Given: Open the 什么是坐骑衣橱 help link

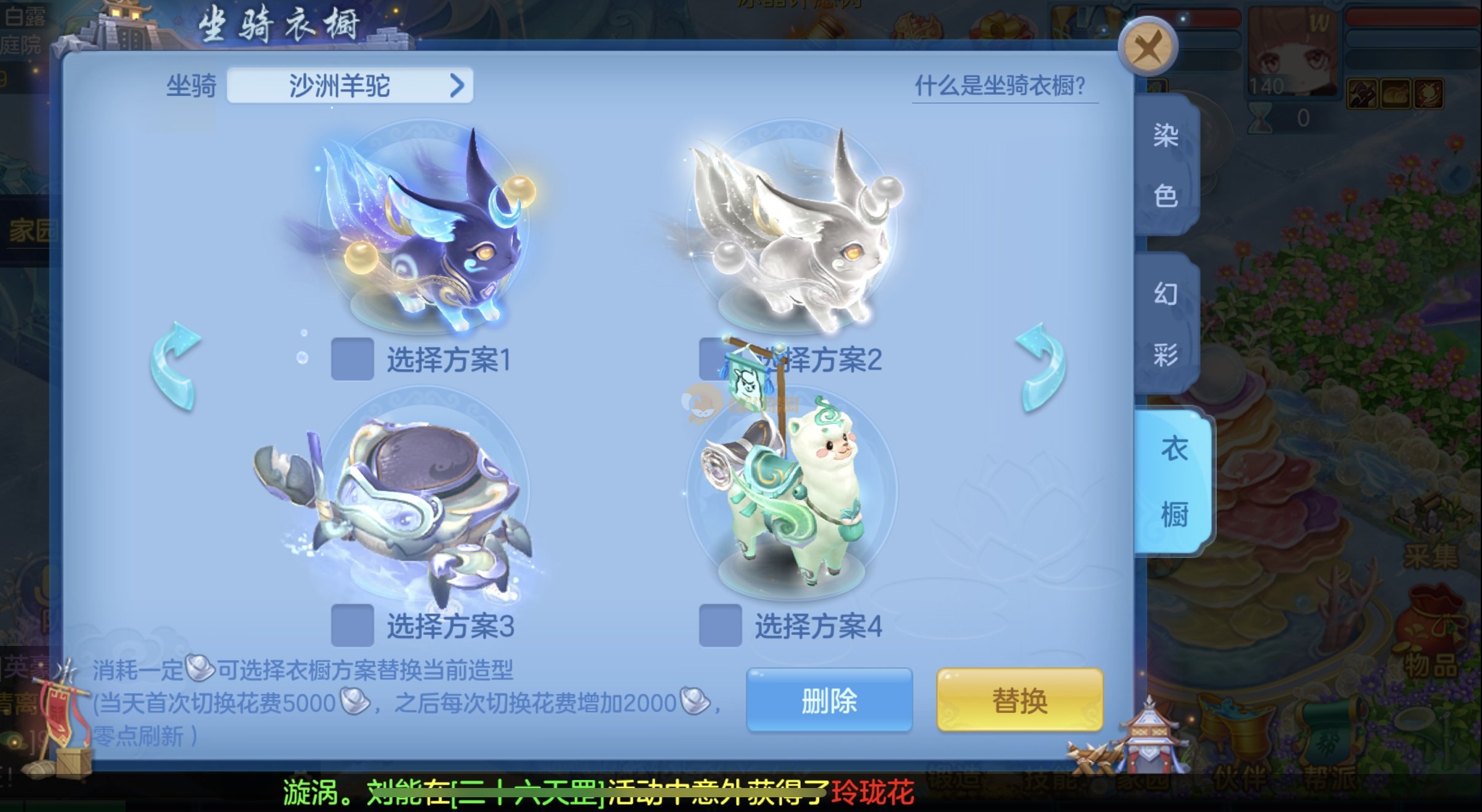Looking at the screenshot, I should pyautogui.click(x=1001, y=86).
